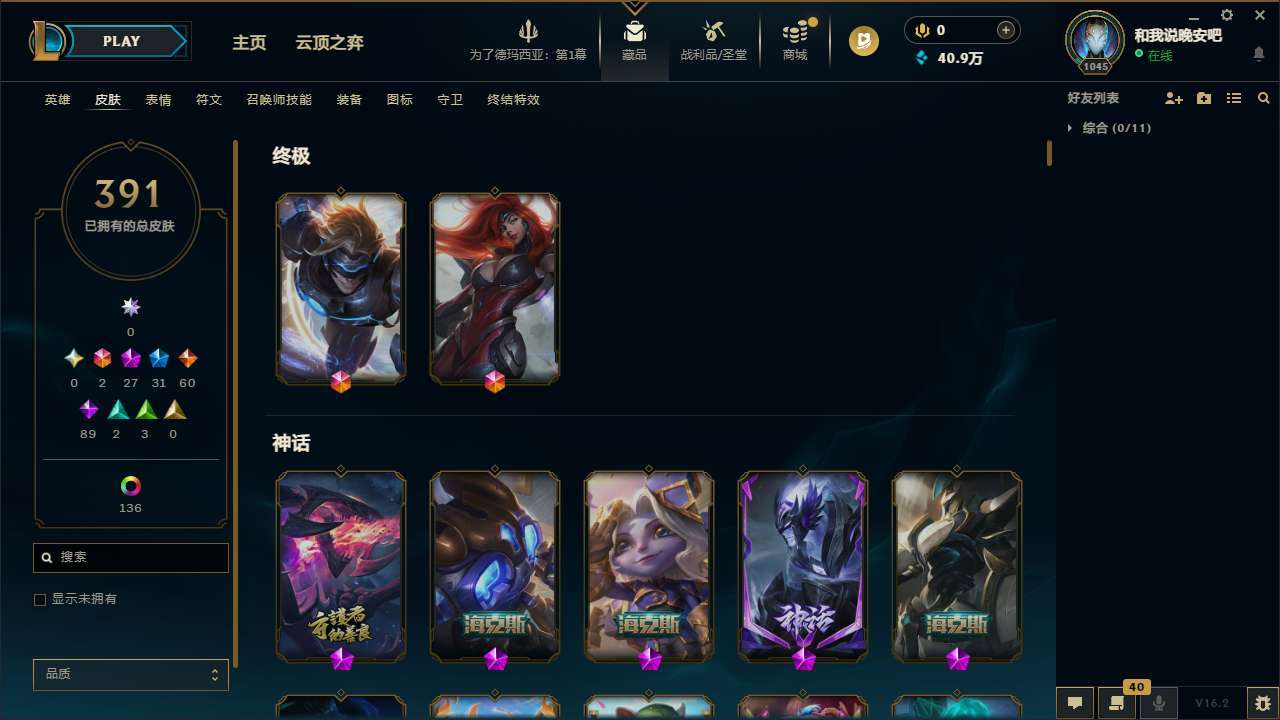Open the friend list search icon
Image resolution: width=1280 pixels, height=720 pixels.
1264,98
